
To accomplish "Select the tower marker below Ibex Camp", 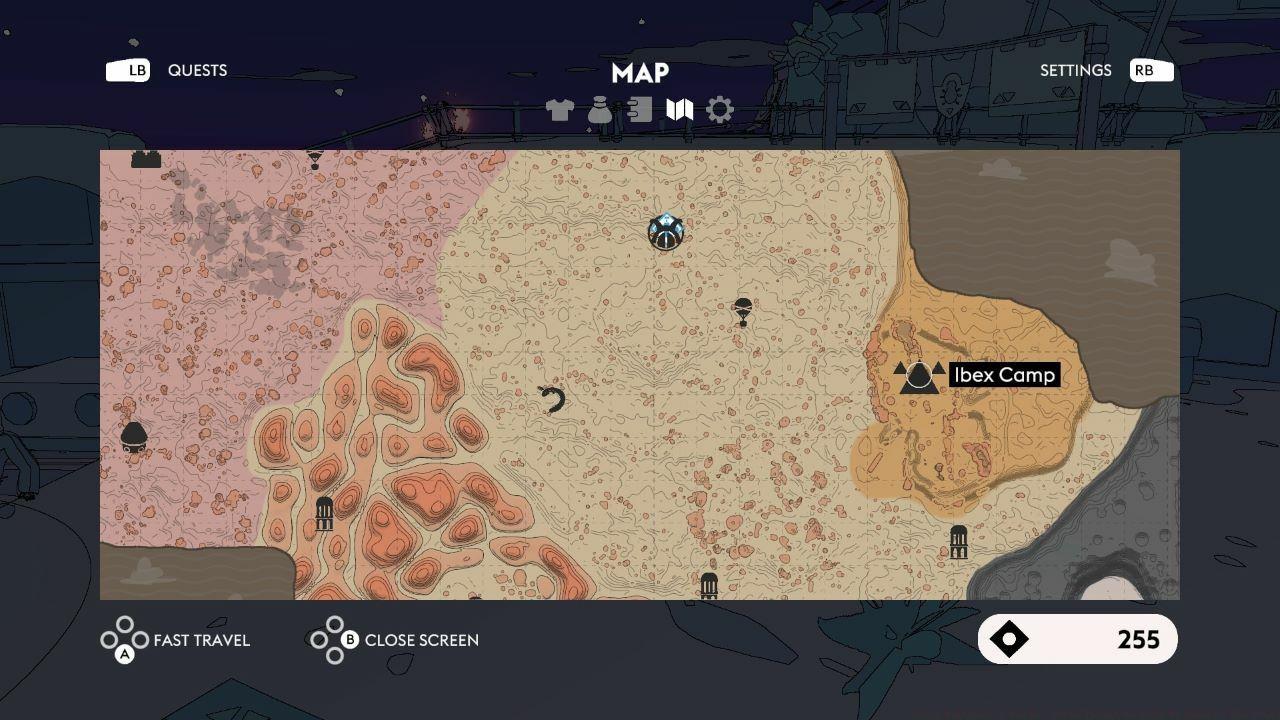I will tap(958, 542).
